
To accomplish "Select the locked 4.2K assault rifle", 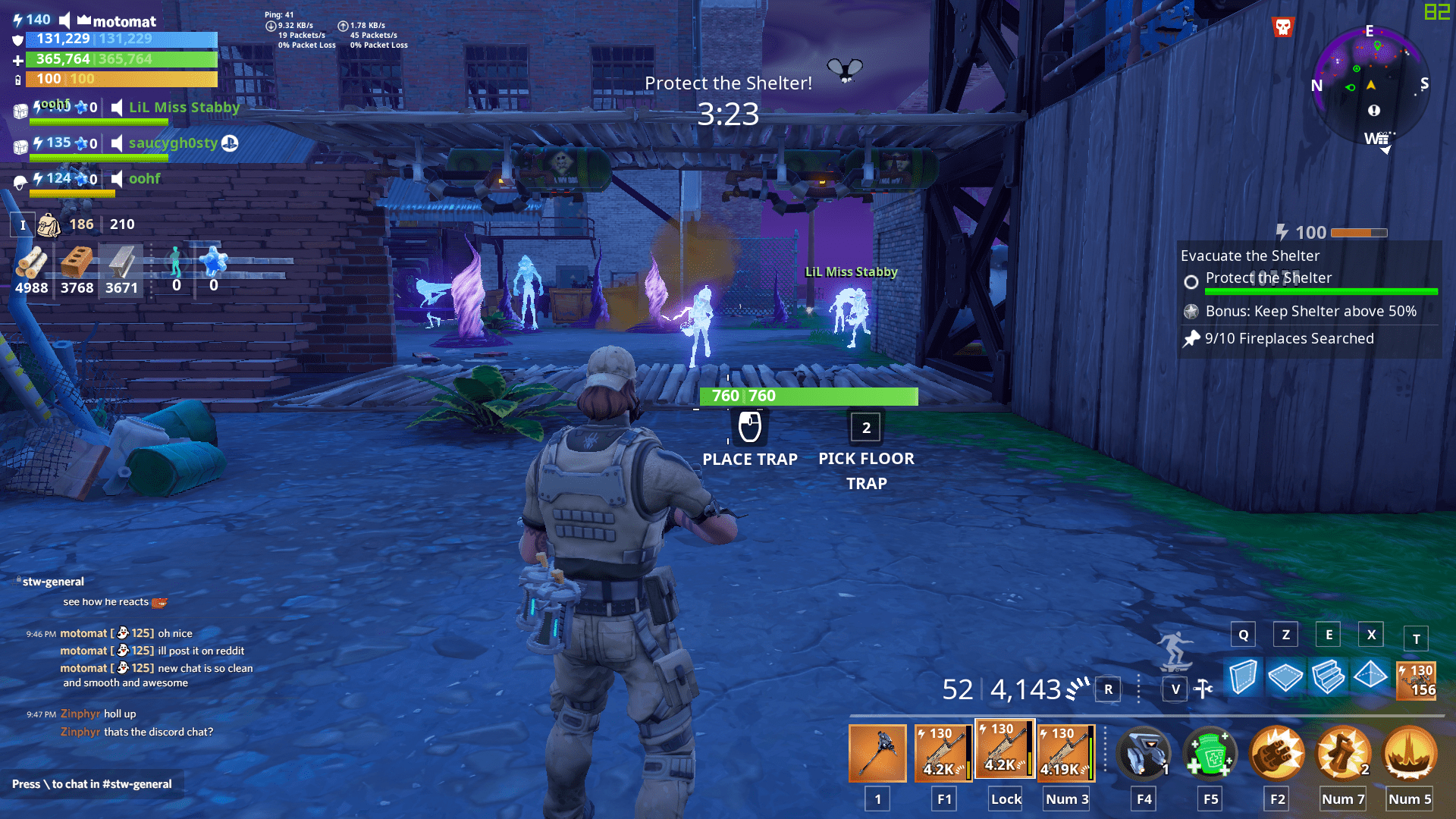I will point(1004,753).
